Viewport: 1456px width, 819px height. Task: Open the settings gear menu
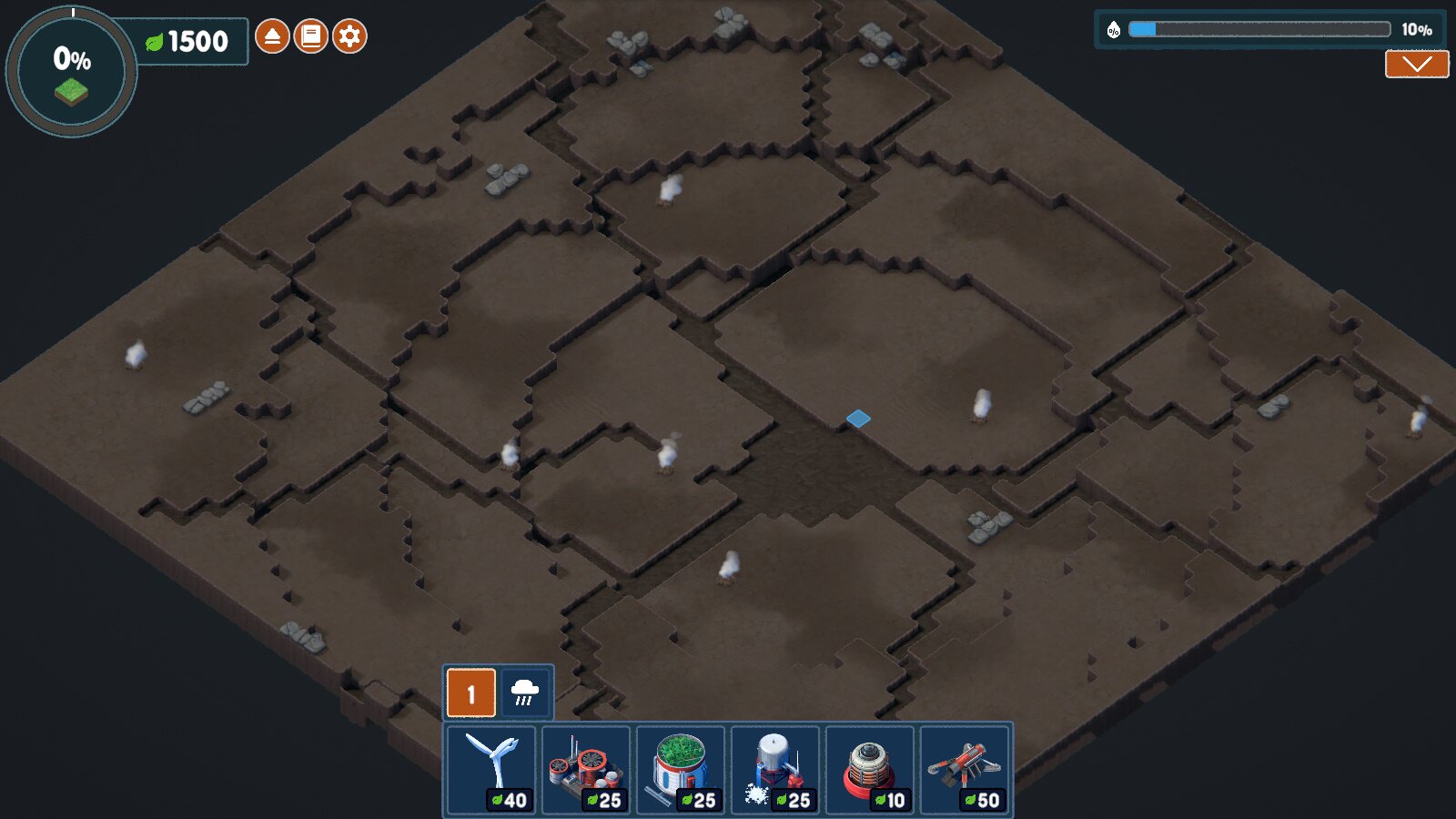coord(349,36)
